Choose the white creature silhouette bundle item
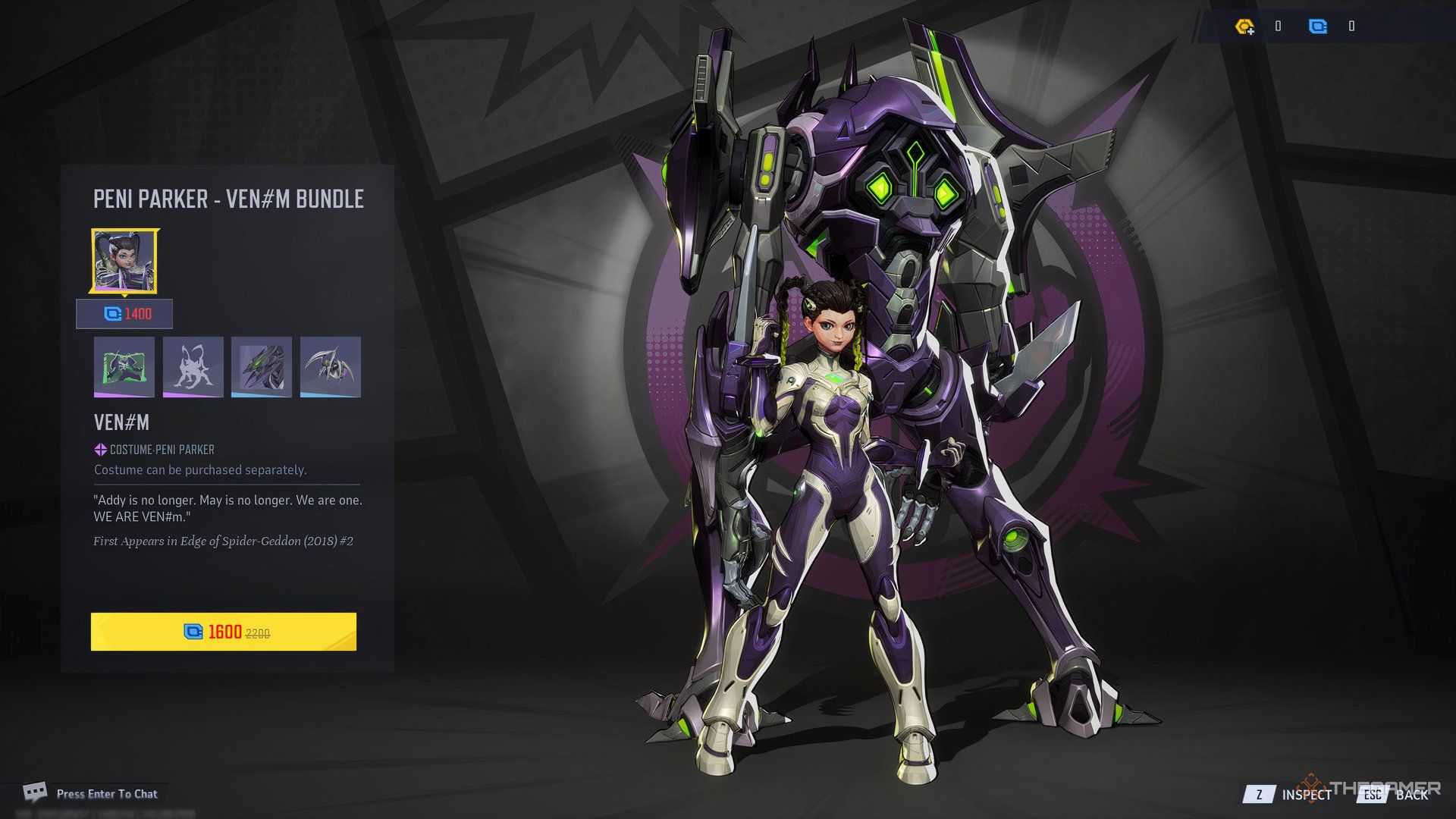The height and width of the screenshot is (819, 1456). (193, 367)
